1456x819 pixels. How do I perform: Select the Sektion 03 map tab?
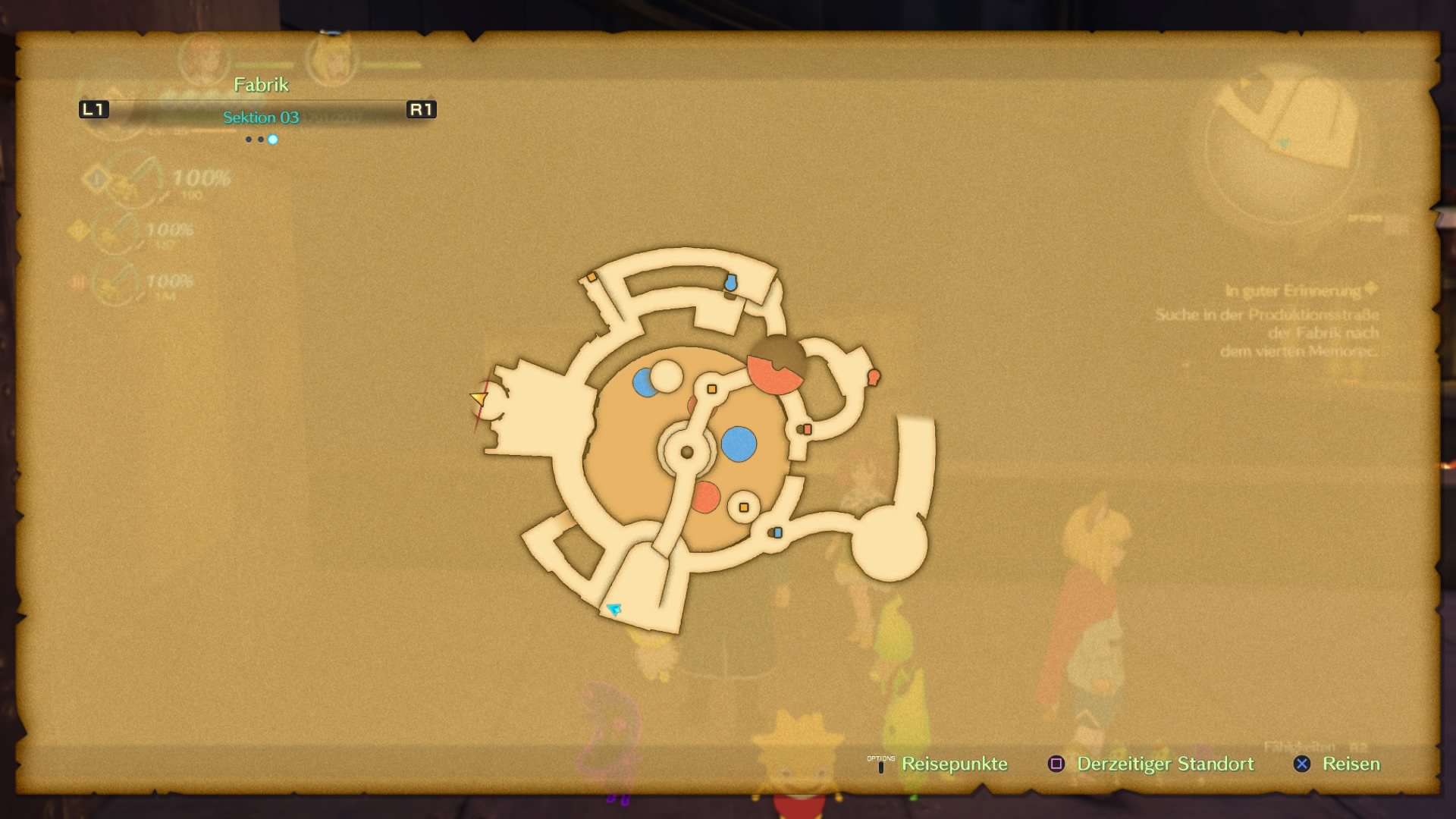pyautogui.click(x=261, y=118)
